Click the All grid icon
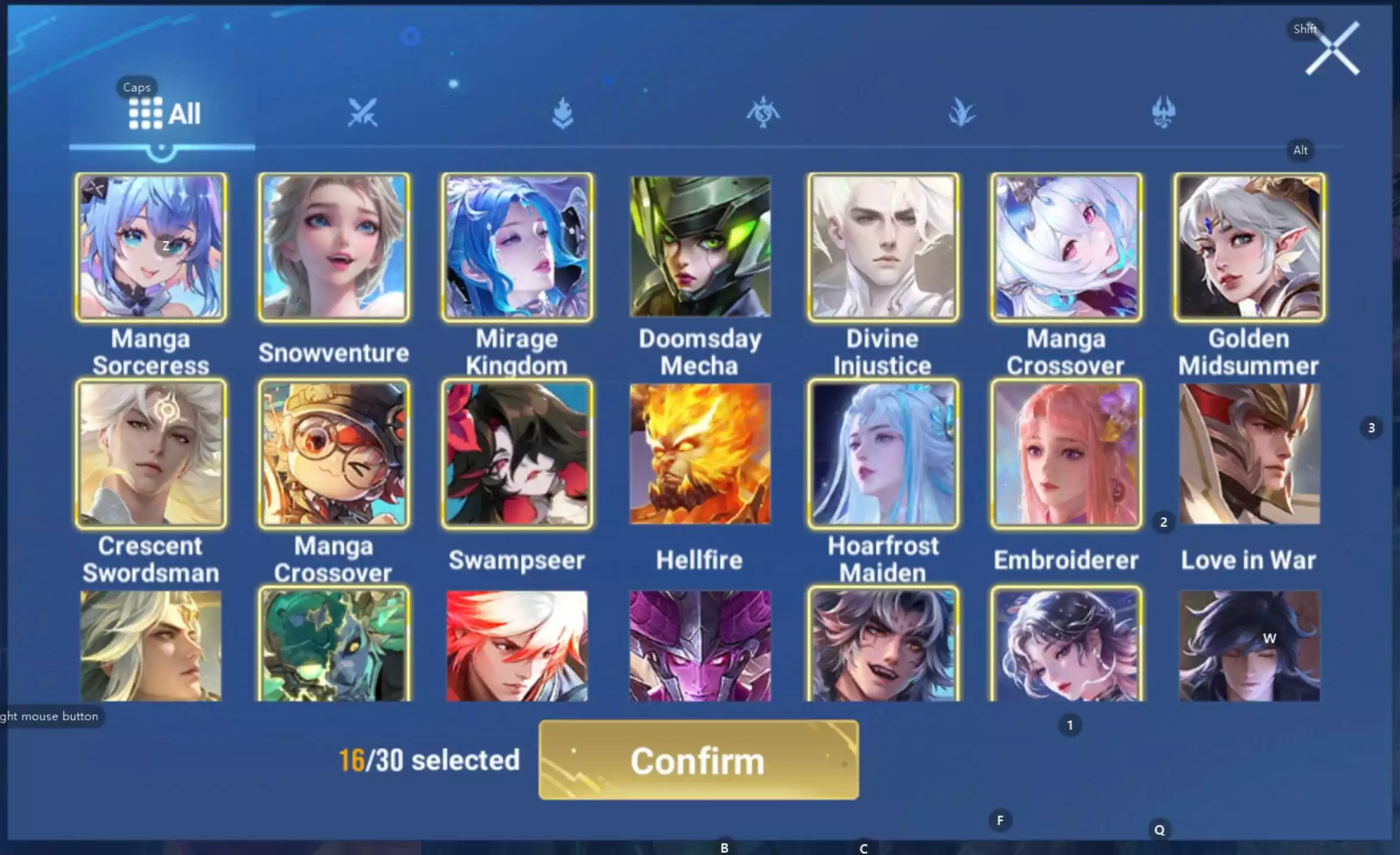Viewport: 1400px width, 855px height. pyautogui.click(x=146, y=112)
